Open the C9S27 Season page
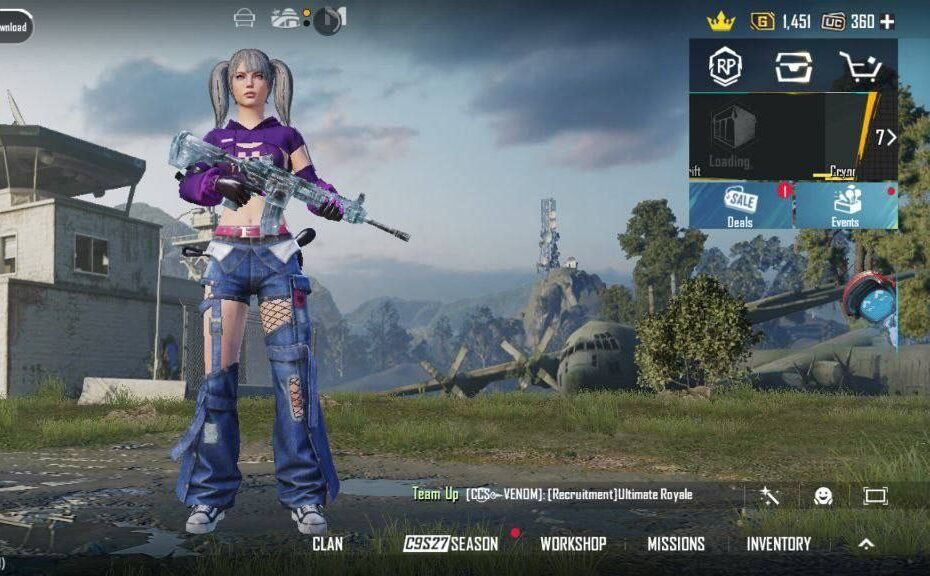 pyautogui.click(x=450, y=544)
